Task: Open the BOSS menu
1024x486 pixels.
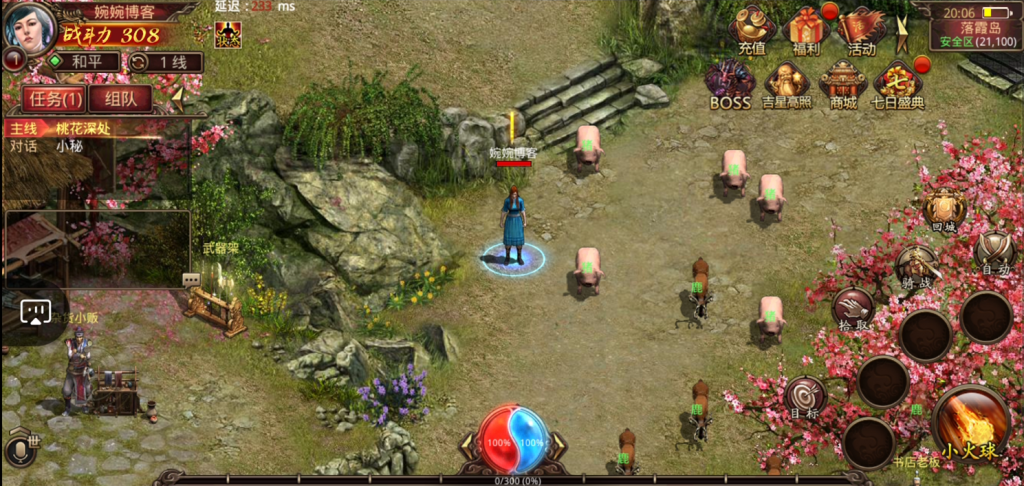Action: 730,83
